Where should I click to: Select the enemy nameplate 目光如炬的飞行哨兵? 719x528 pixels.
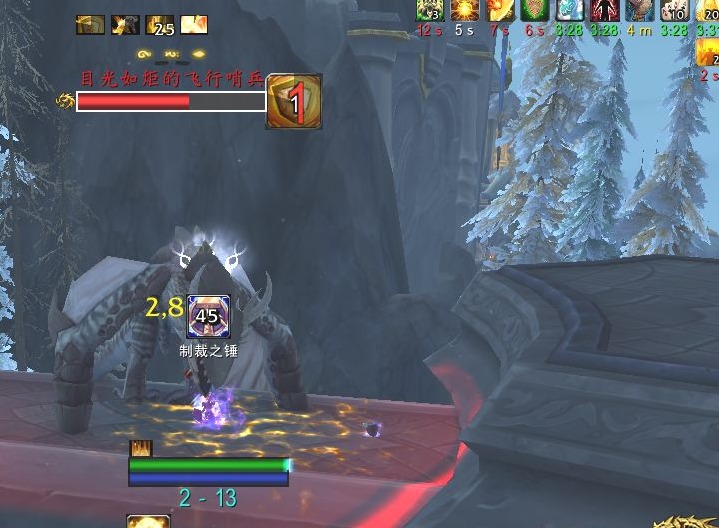171,101
